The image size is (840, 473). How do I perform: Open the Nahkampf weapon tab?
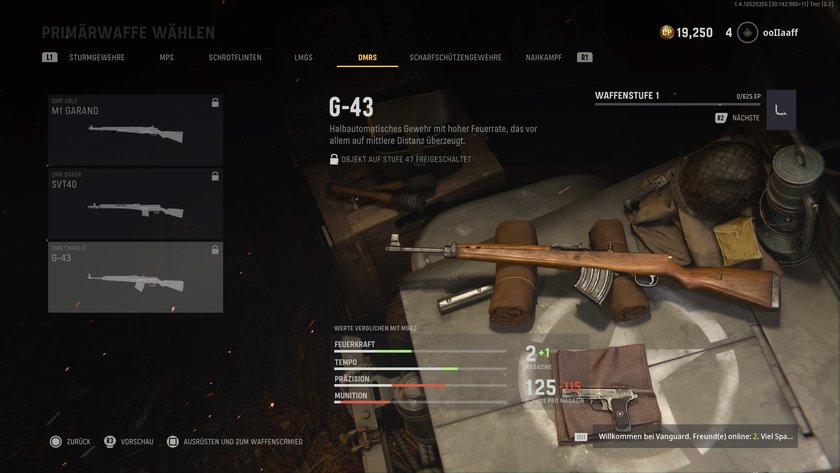pyautogui.click(x=544, y=58)
